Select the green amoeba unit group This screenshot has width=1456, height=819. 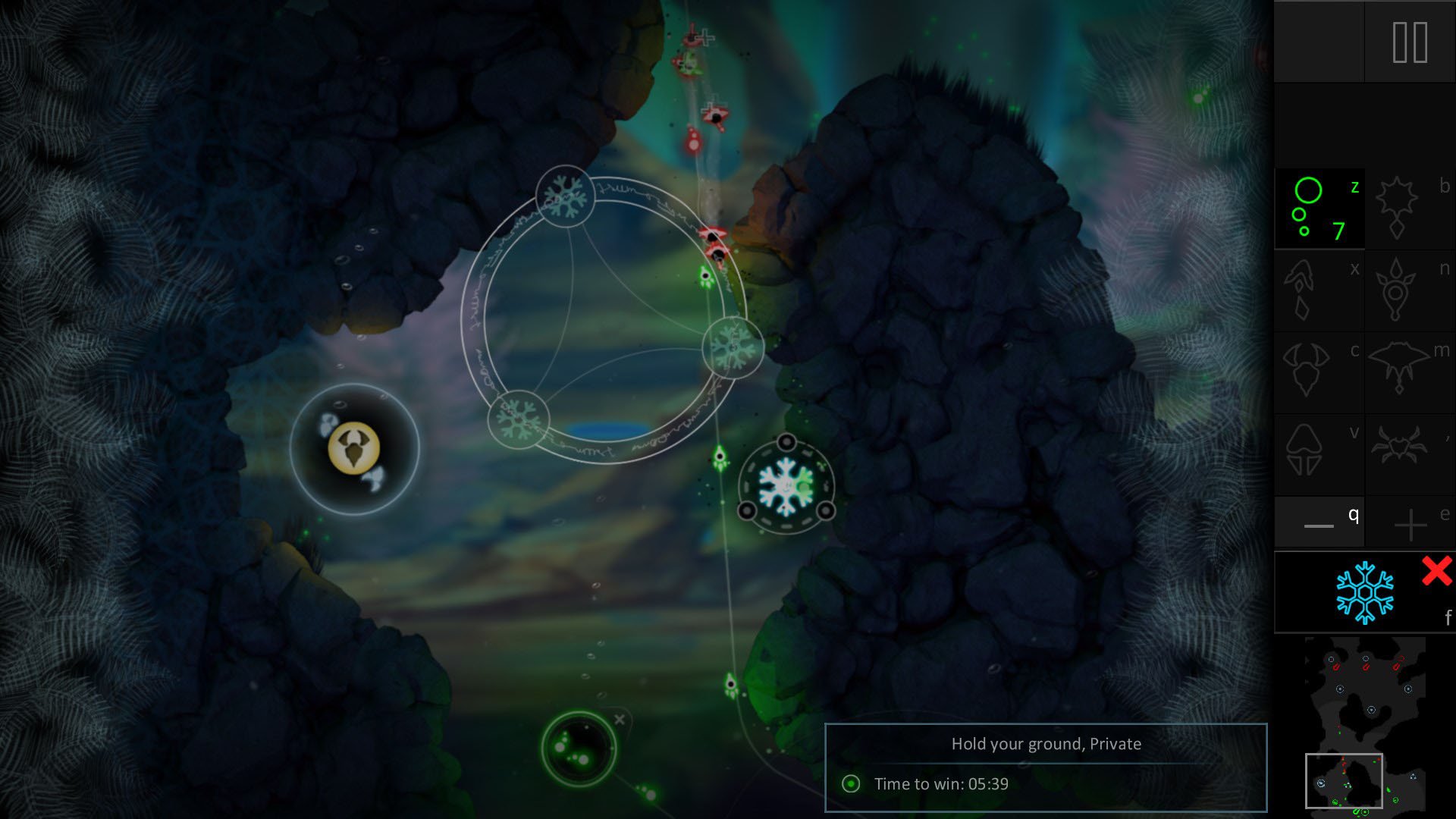coord(1319,209)
